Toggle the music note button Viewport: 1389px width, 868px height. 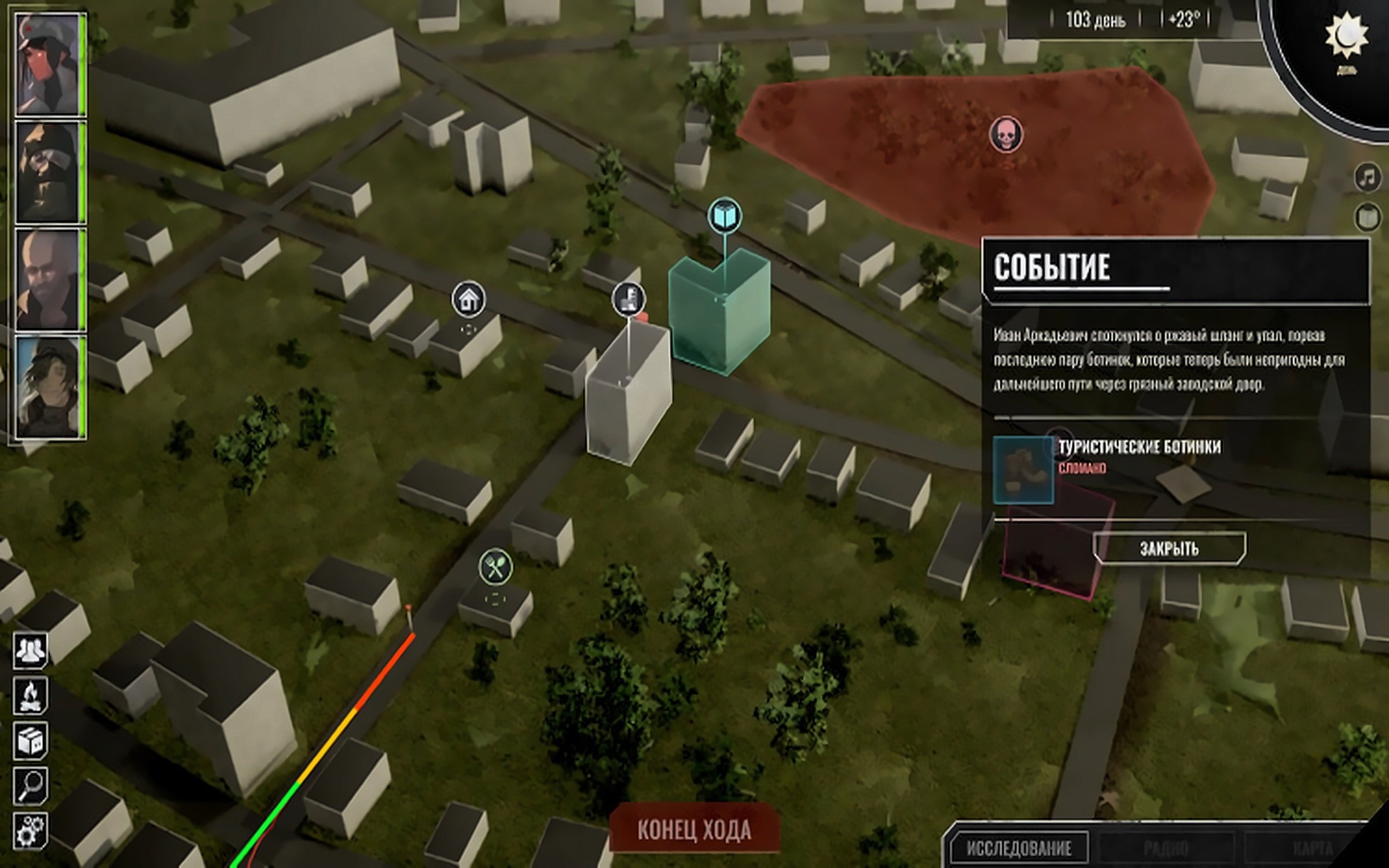(x=1368, y=177)
